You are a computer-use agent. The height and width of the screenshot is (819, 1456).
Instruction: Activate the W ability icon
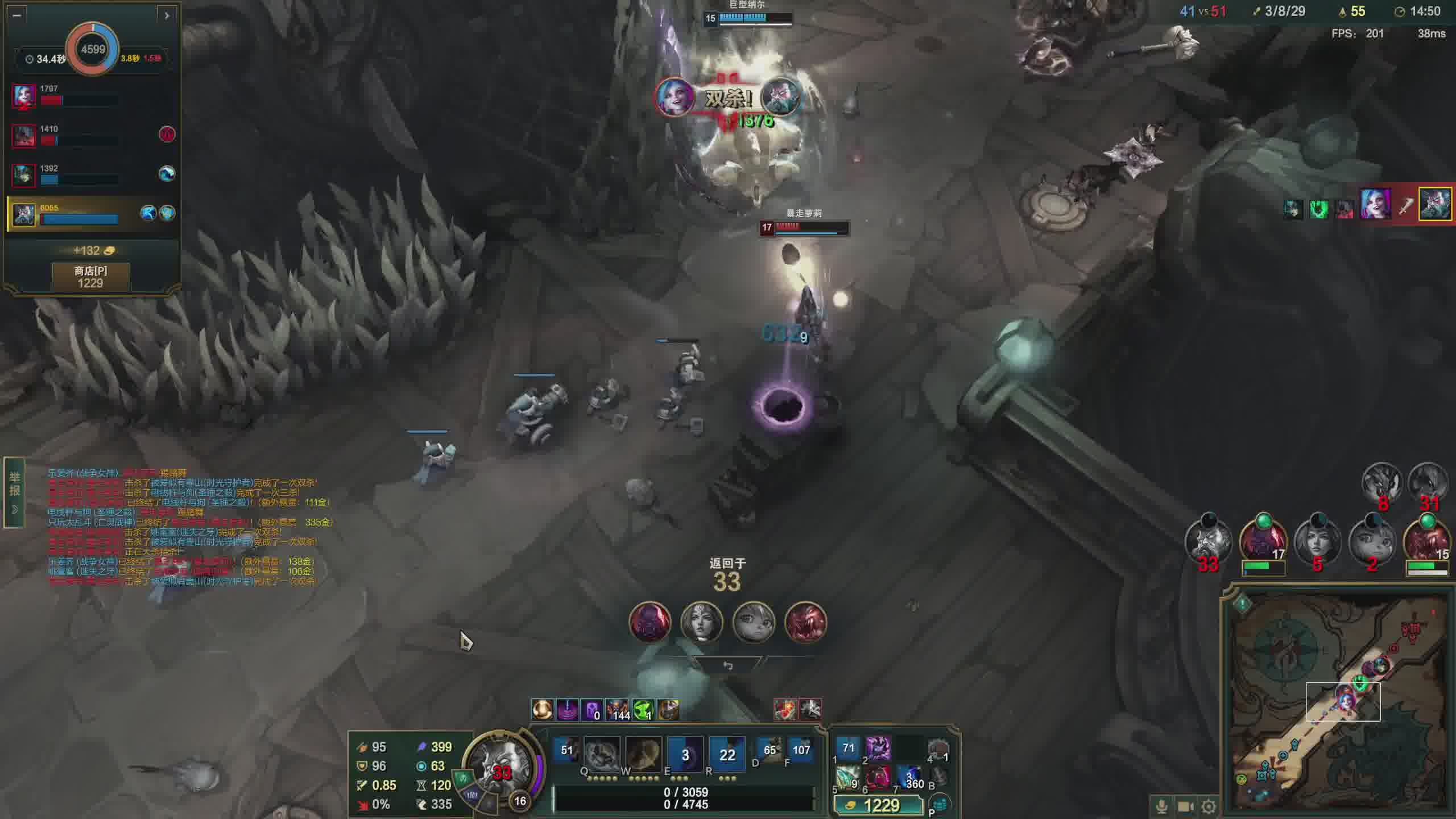coord(643,754)
